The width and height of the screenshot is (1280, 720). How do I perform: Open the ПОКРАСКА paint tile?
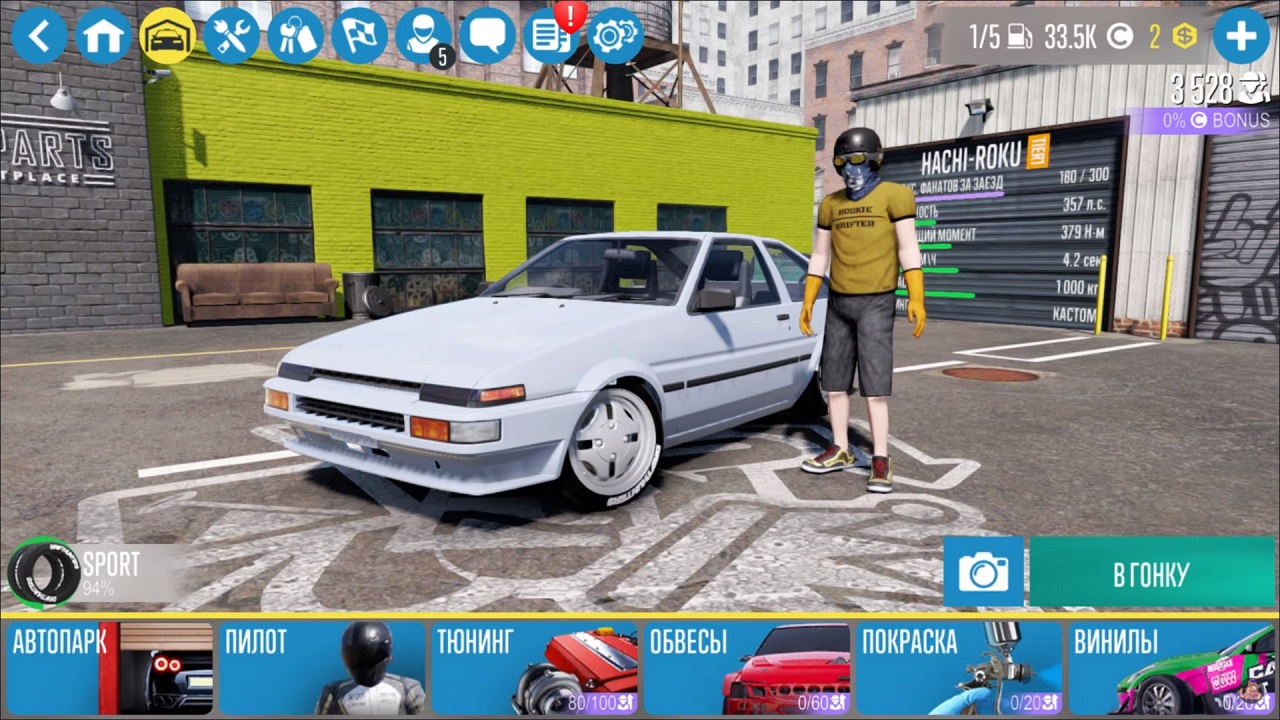(x=960, y=667)
